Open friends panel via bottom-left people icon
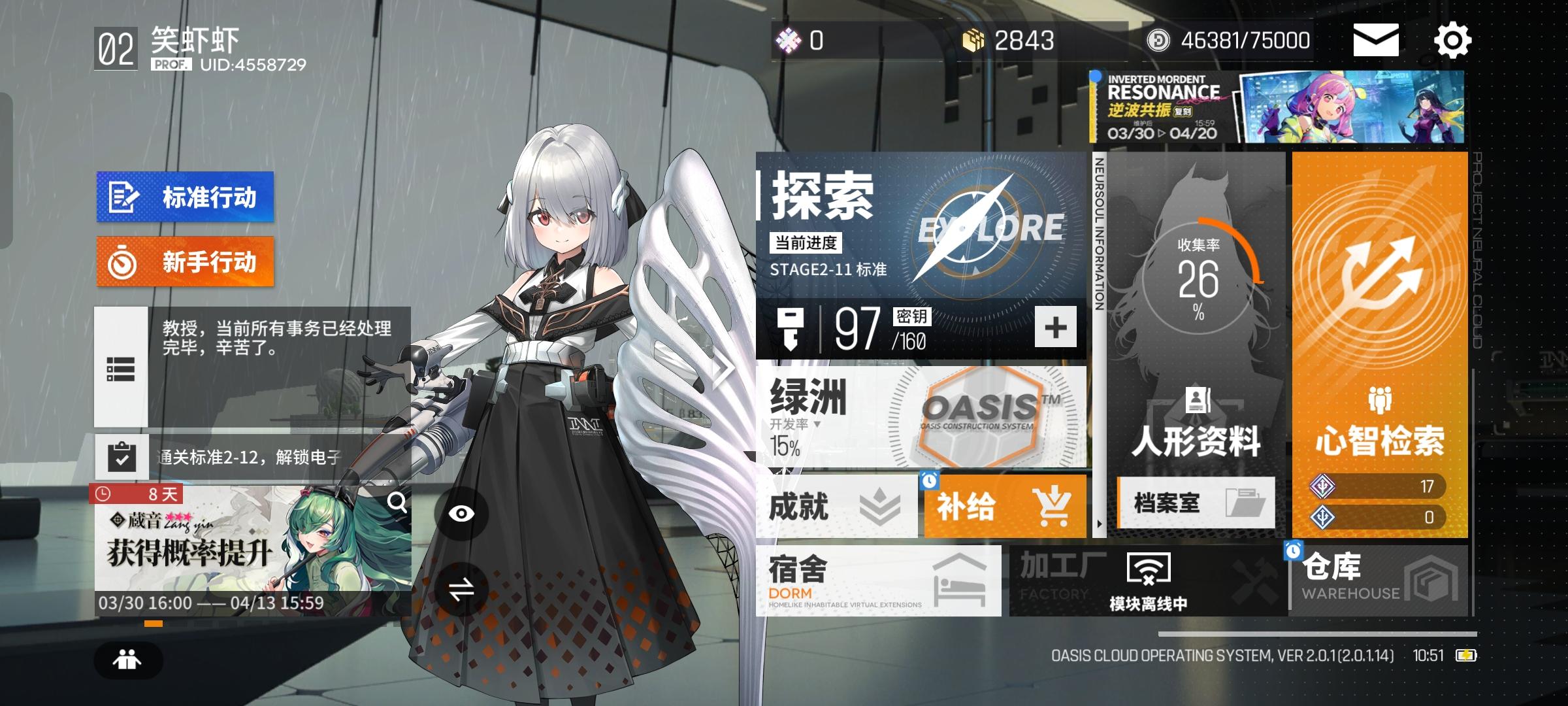The height and width of the screenshot is (706, 1568). 128,660
